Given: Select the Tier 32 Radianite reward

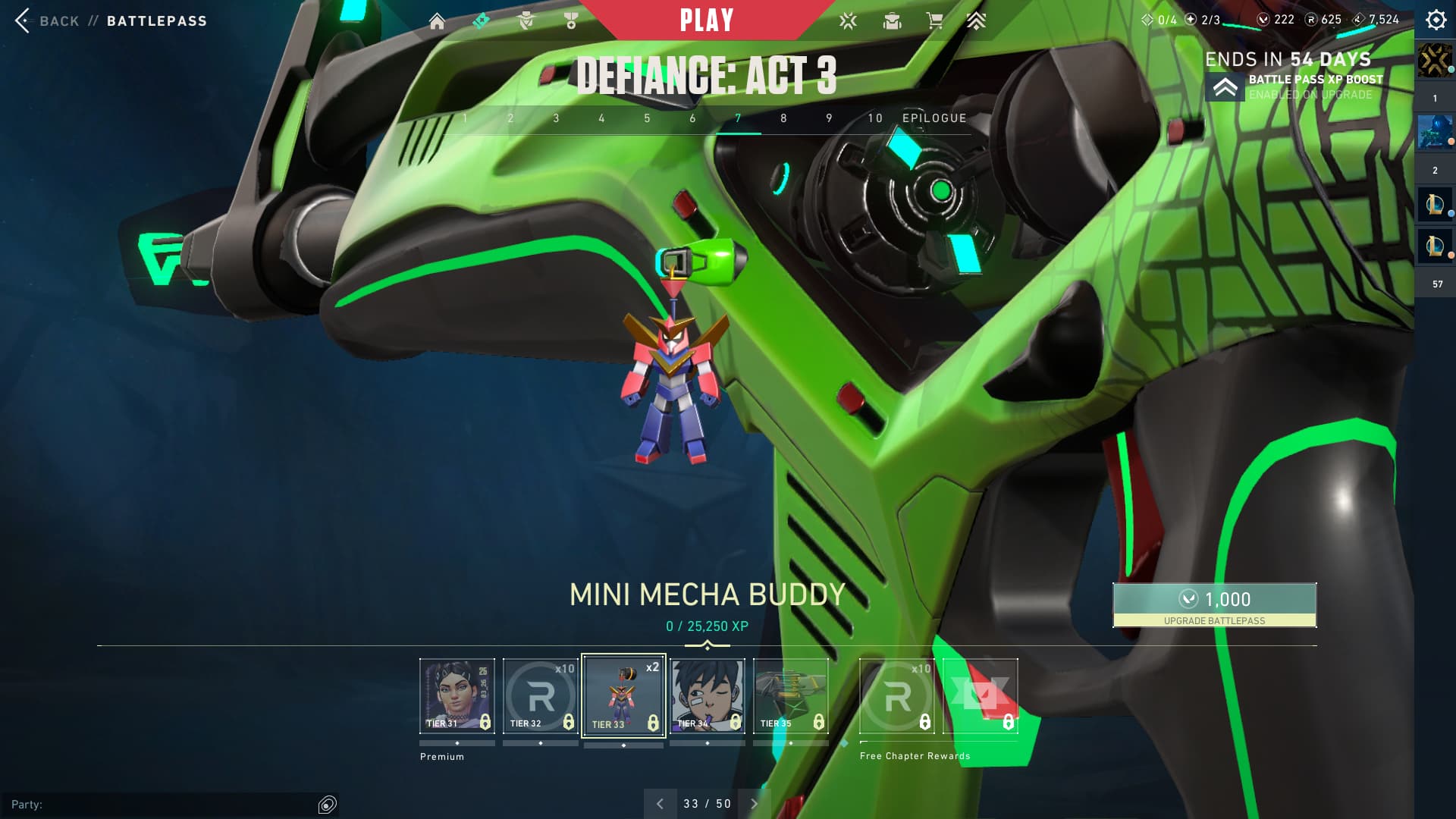Looking at the screenshot, I should 540,695.
